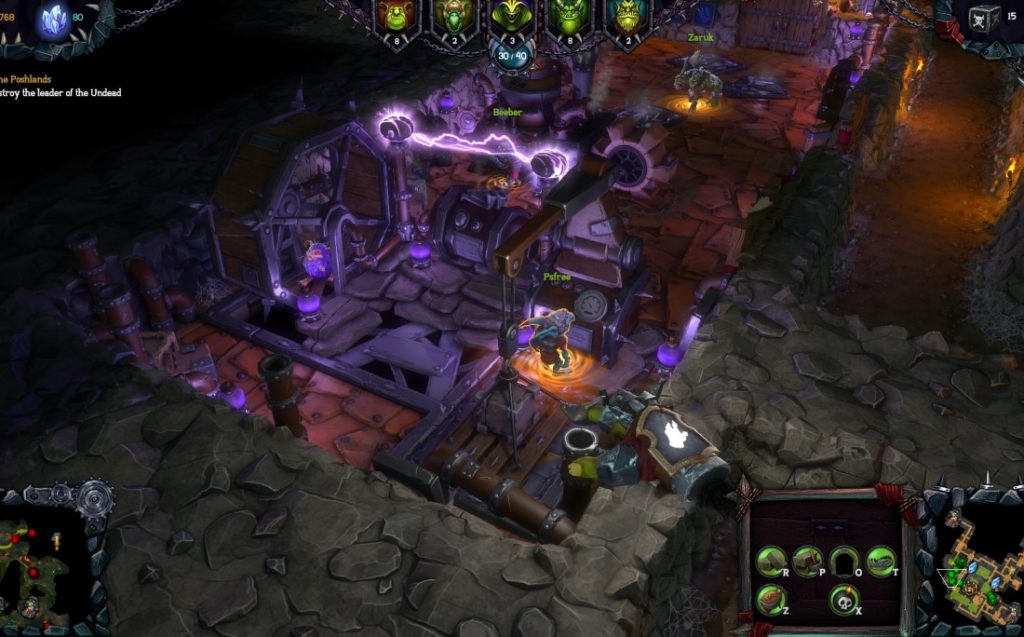
Task: Open the objective 'Destroy the leader of the Undead'
Action: (60, 93)
